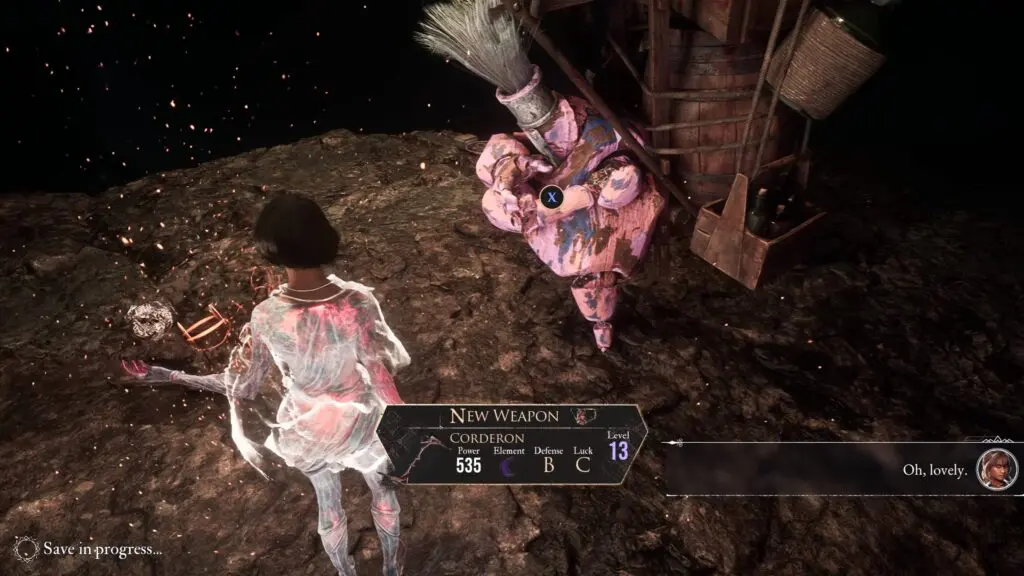Image resolution: width=1024 pixels, height=576 pixels.
Task: Select the New Weapon Corderon notification panel
Action: tap(511, 444)
